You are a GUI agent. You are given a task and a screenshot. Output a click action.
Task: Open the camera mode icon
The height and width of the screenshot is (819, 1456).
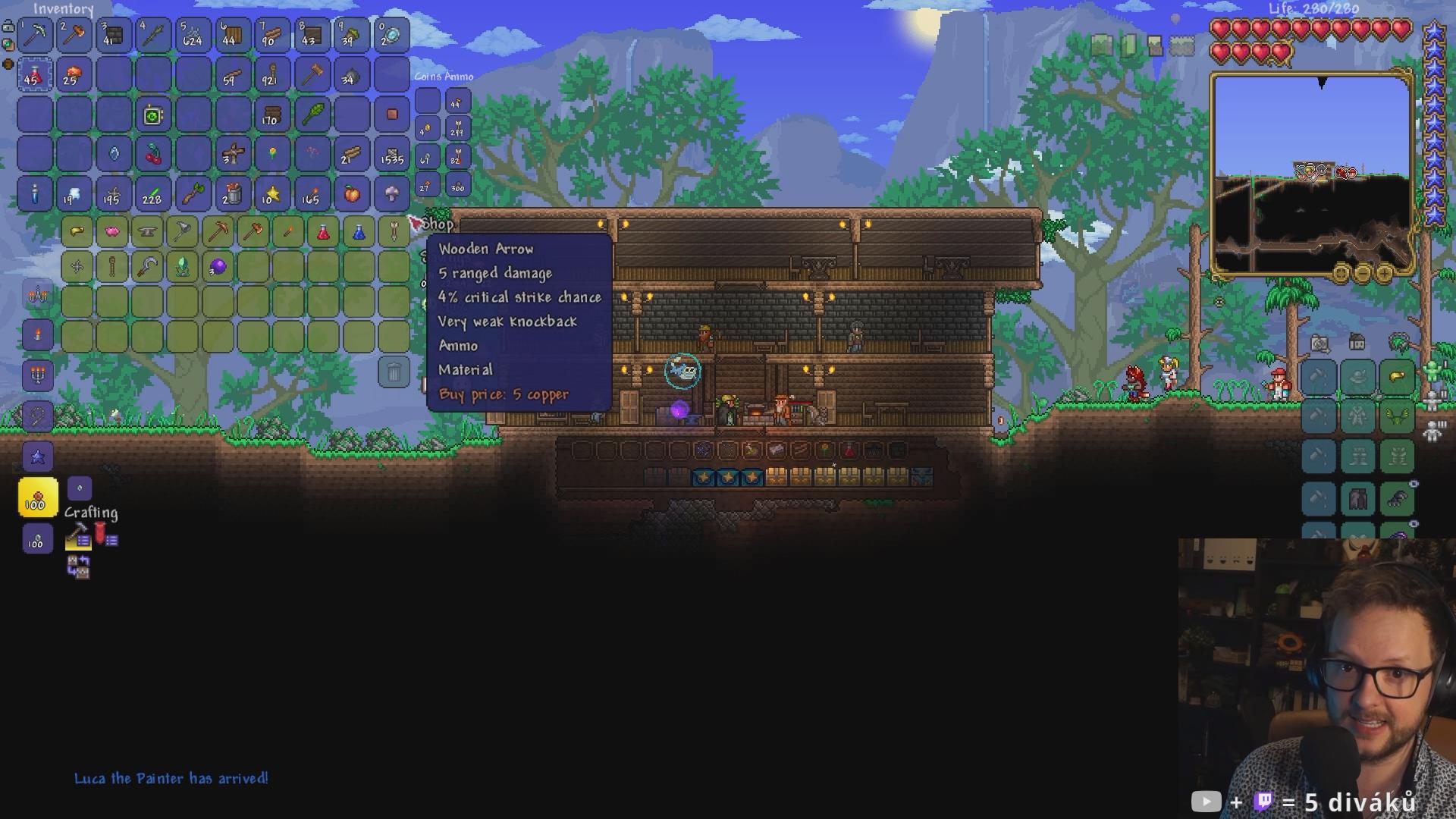pyautogui.click(x=1319, y=344)
